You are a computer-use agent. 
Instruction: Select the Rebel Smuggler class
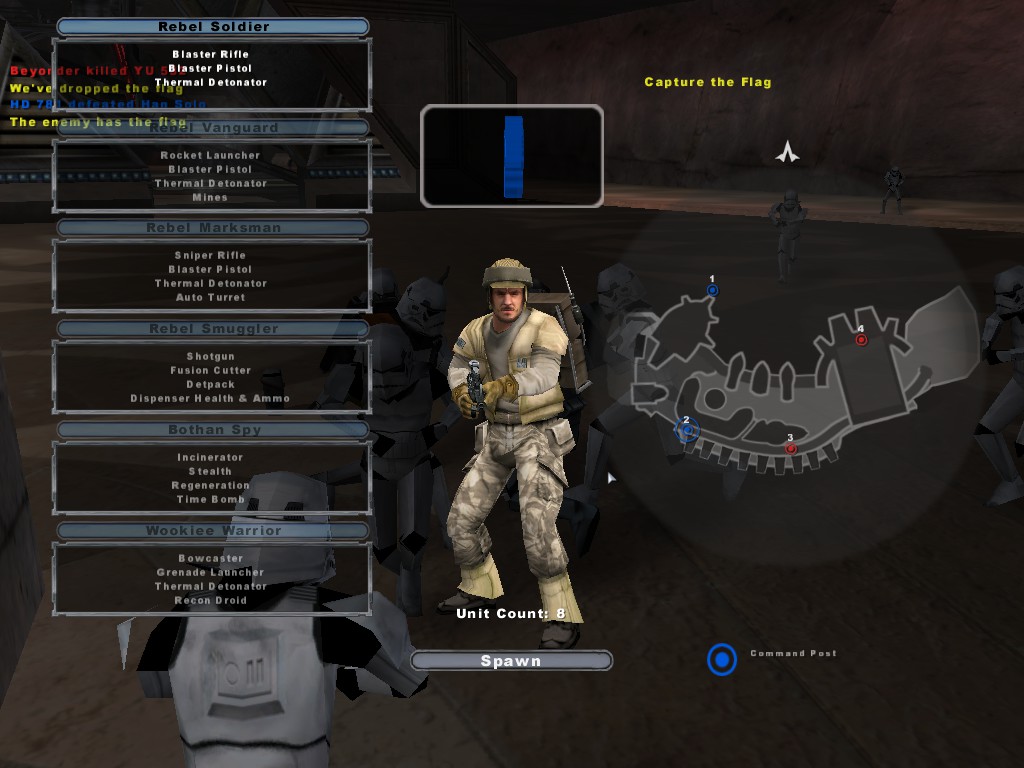[x=213, y=329]
